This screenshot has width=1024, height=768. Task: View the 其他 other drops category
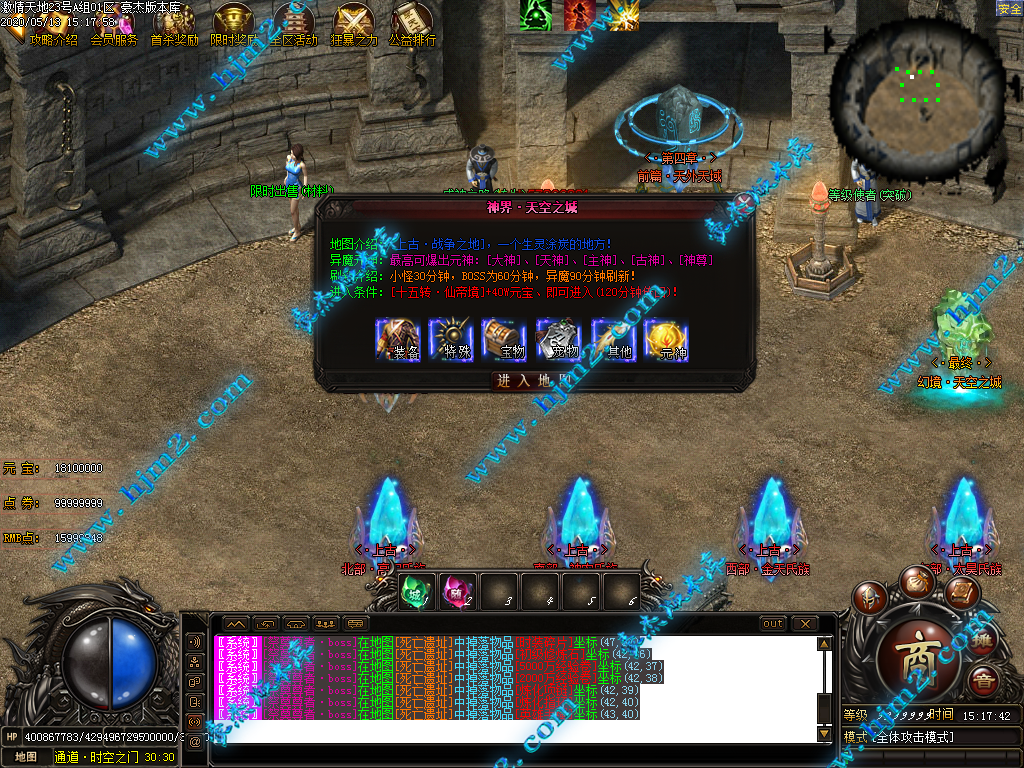point(612,339)
